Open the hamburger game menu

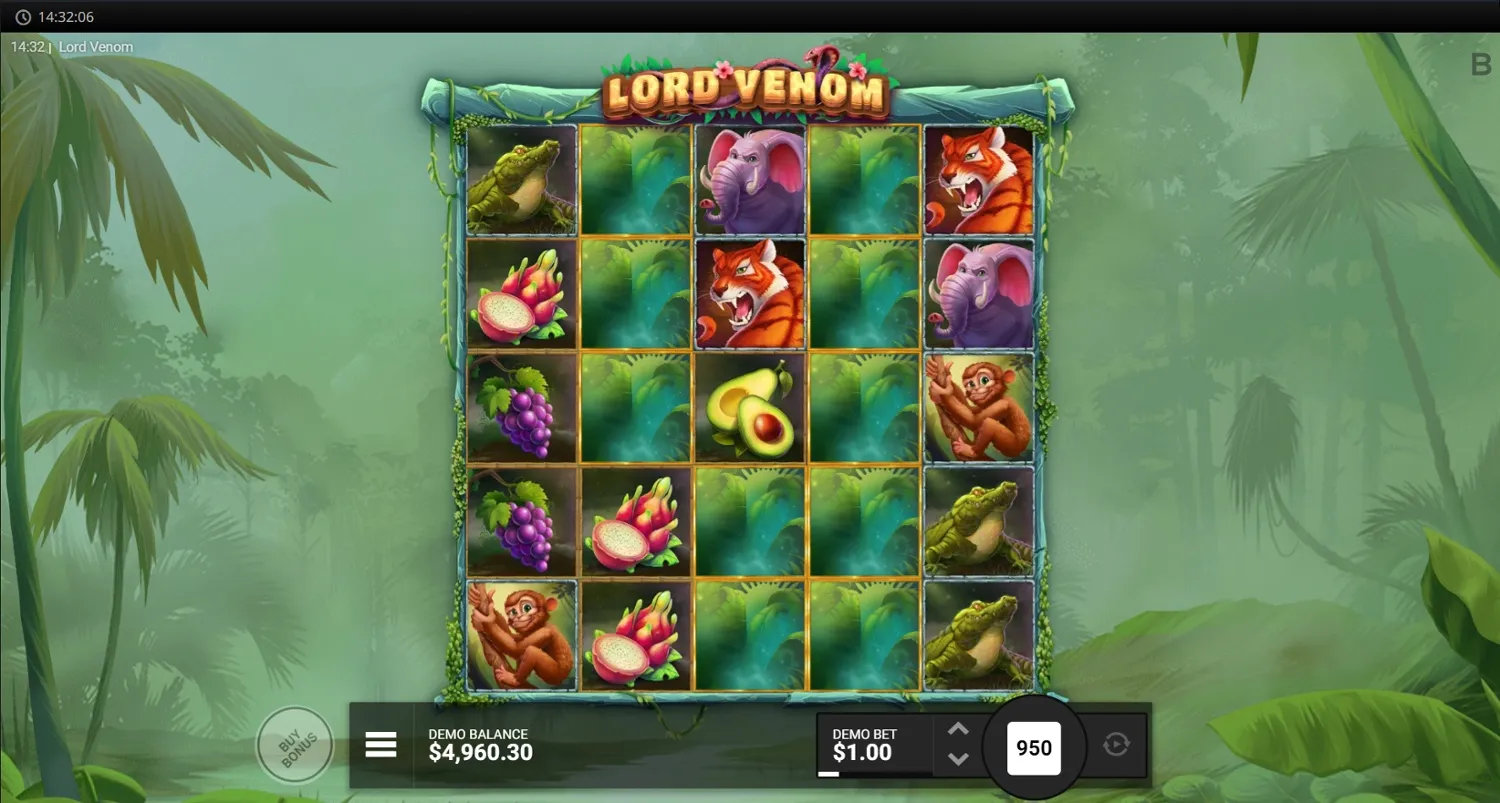[x=381, y=745]
